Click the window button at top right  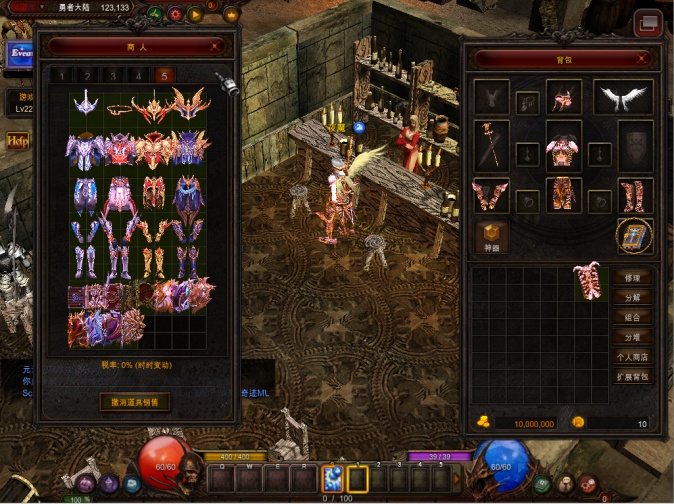click(x=648, y=21)
